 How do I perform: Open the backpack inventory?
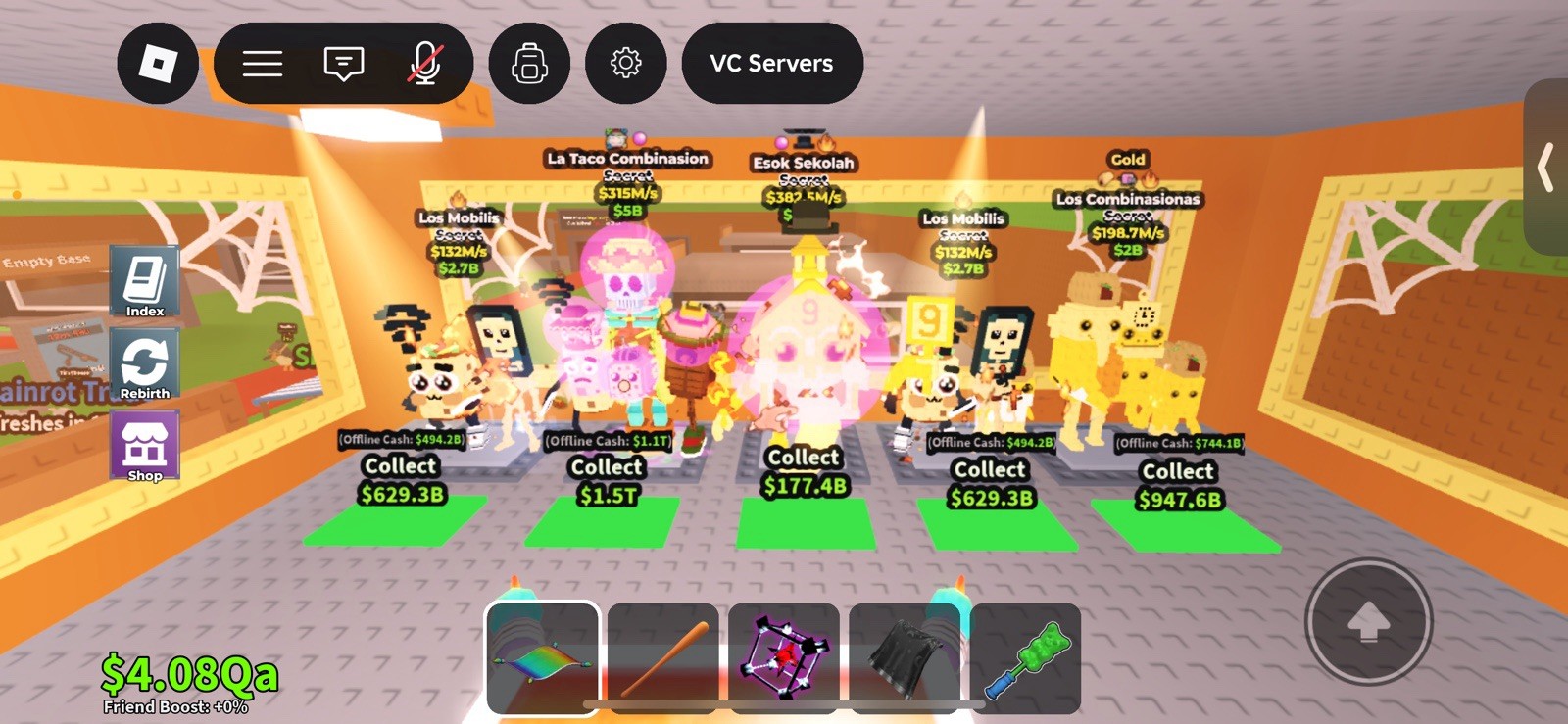(x=529, y=63)
